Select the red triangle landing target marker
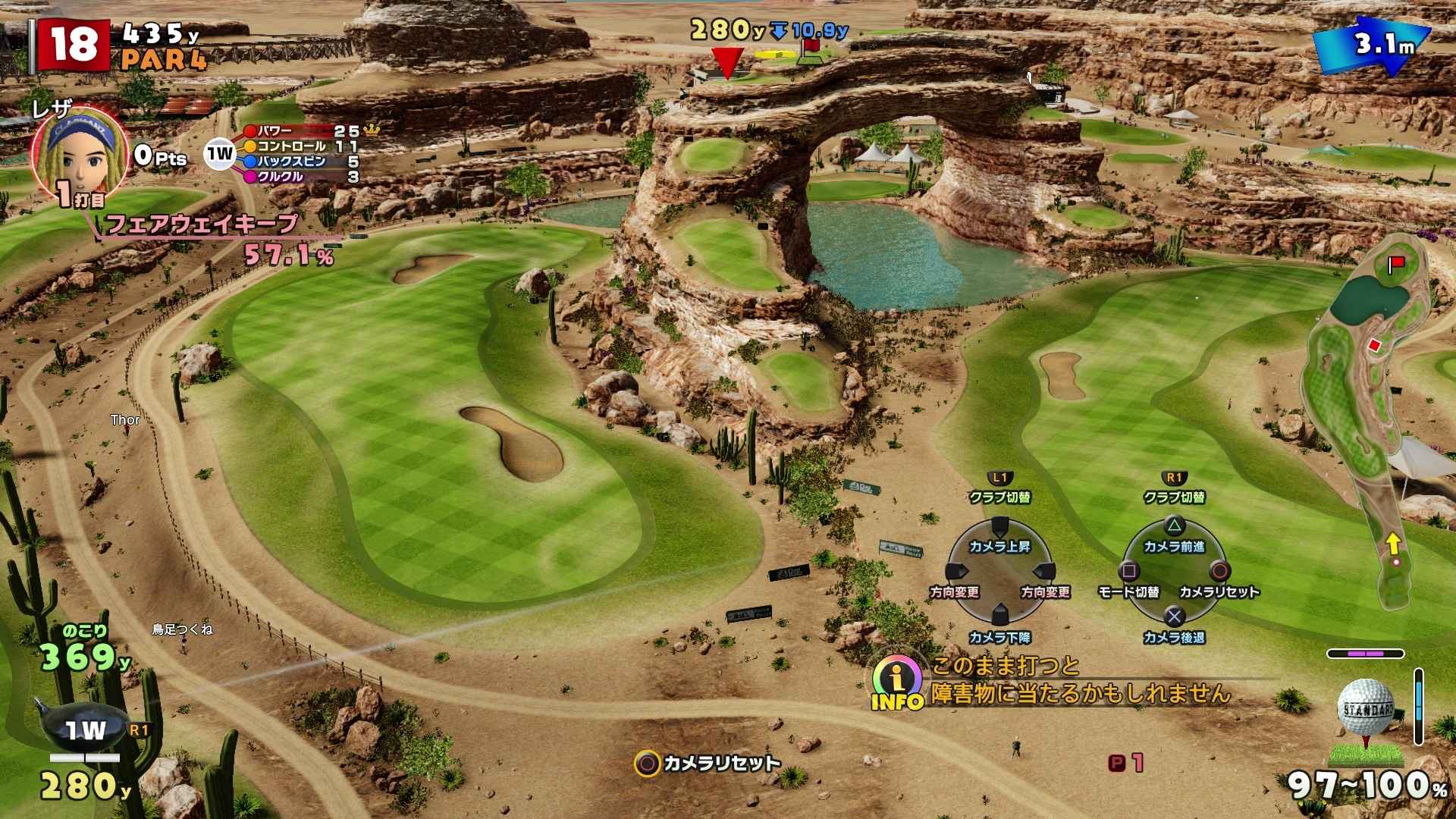 coord(728,62)
